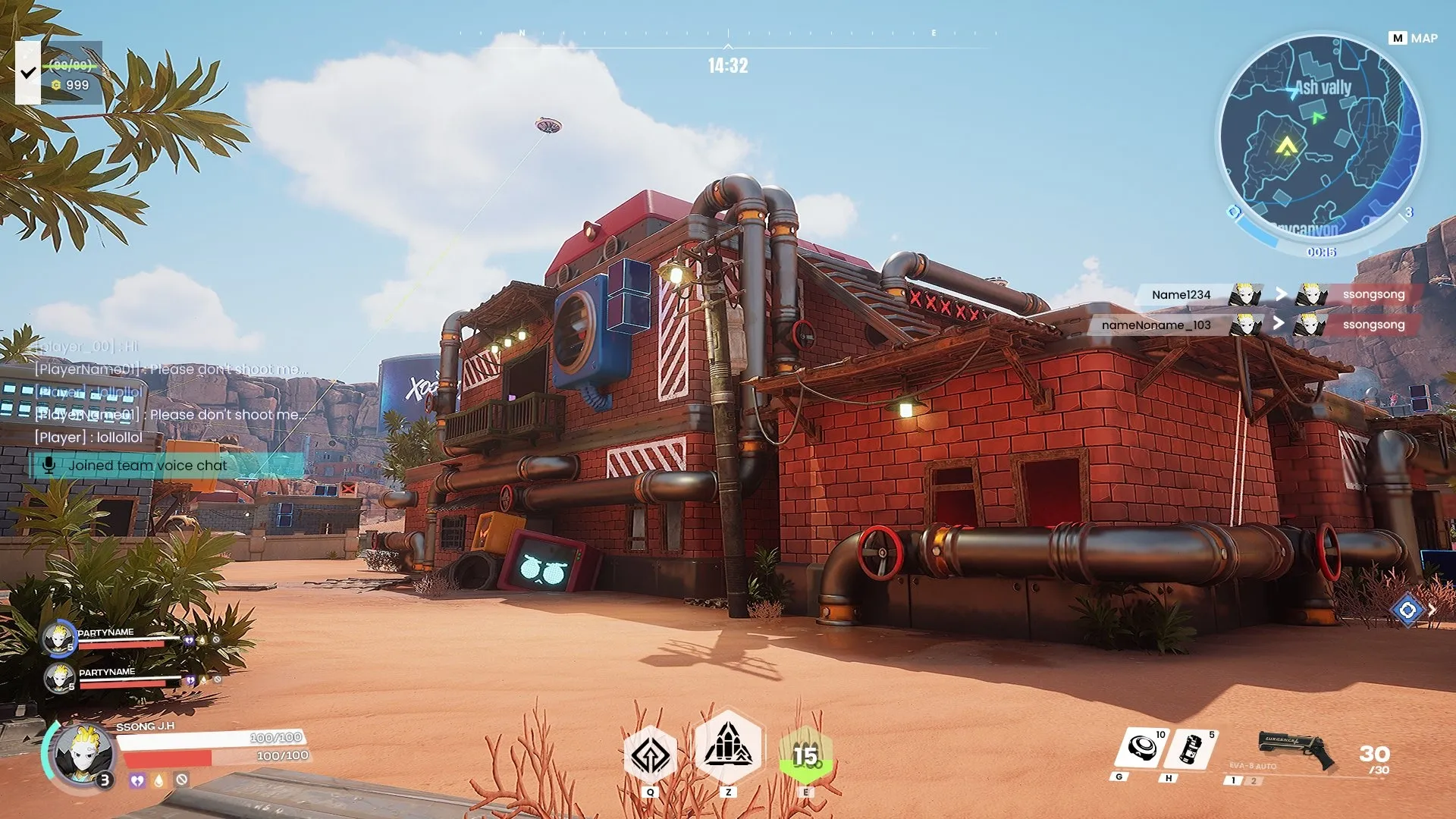Select the first PARTYNAME teammate portrait
Viewport: 1456px width, 819px height.
tap(58, 639)
